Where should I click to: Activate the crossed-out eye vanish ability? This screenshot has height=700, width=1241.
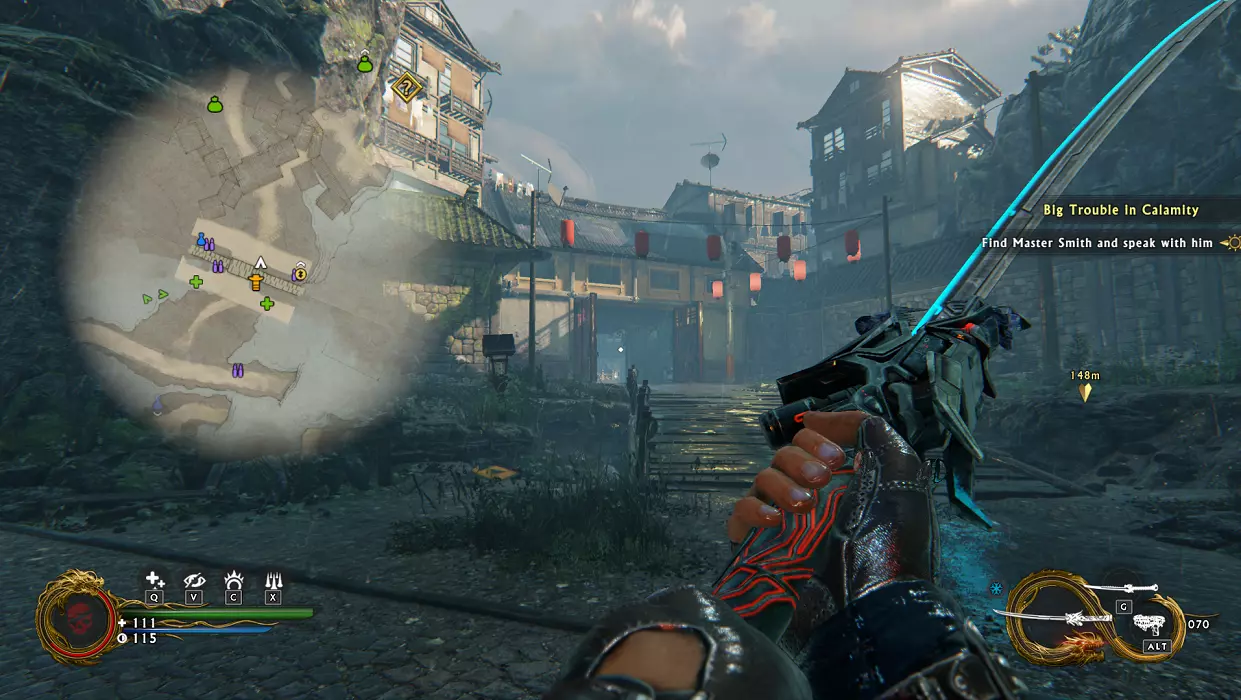(x=194, y=579)
